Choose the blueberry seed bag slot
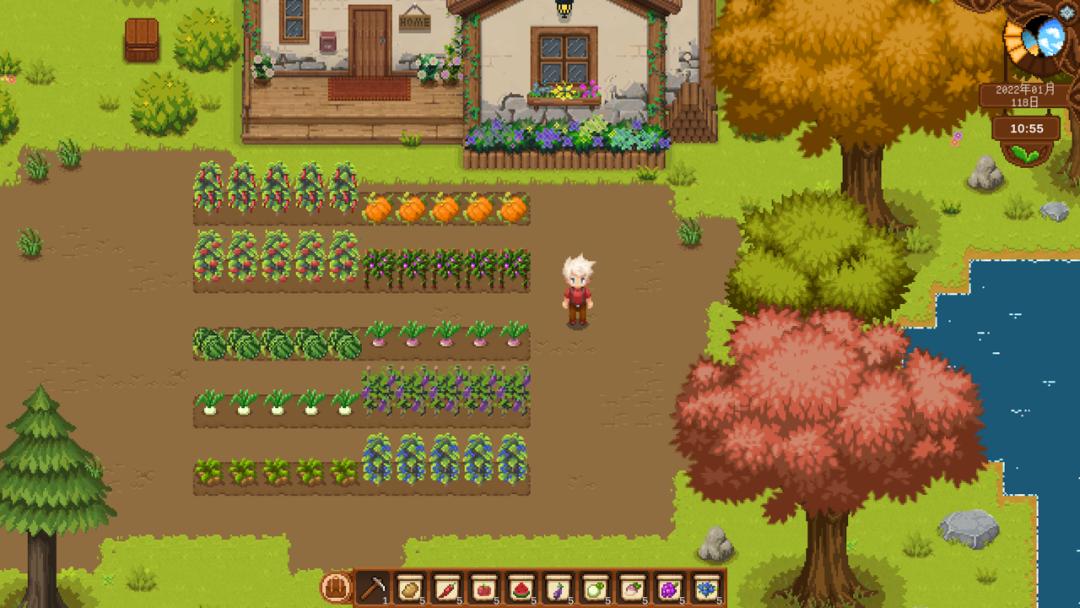 (707, 587)
